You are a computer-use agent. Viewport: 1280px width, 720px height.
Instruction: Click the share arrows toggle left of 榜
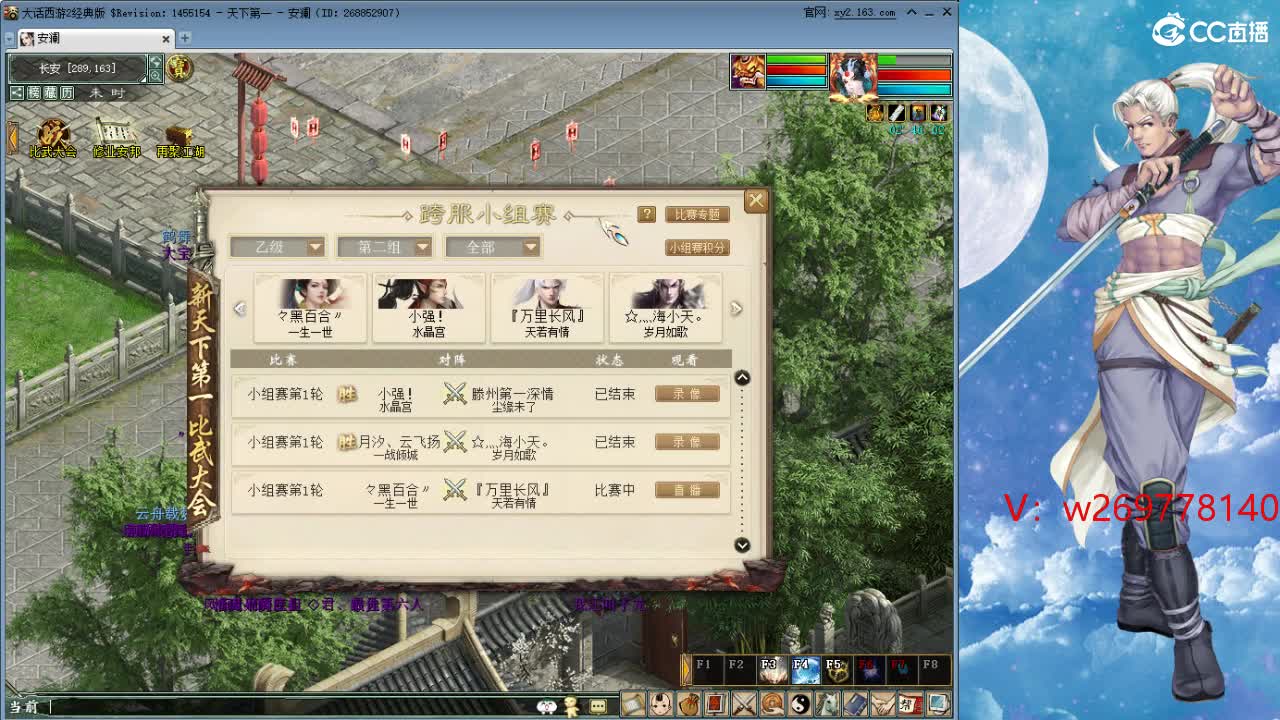pyautogui.click(x=17, y=92)
